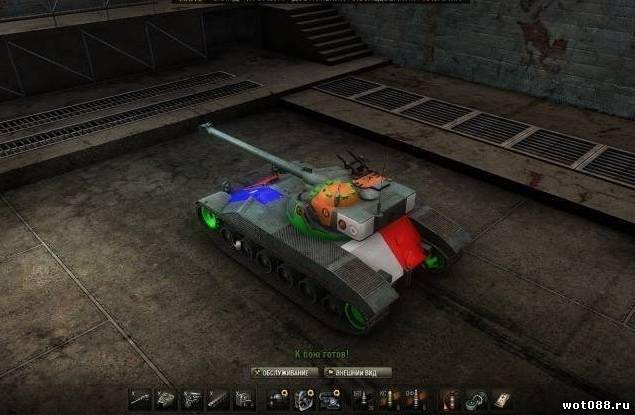Select the turret module slot

[165, 399]
